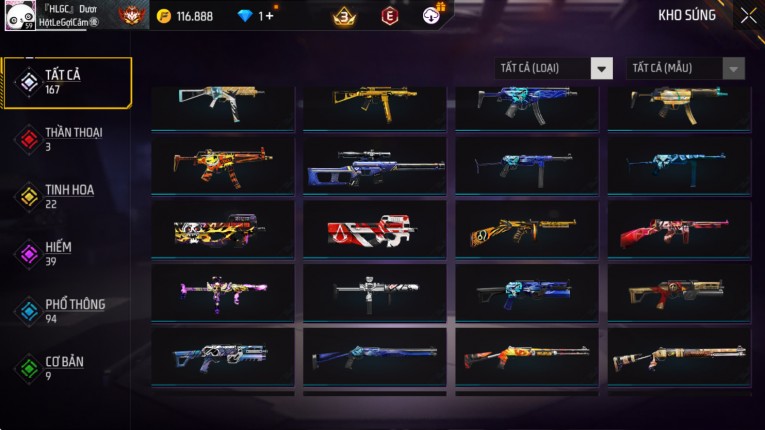The height and width of the screenshot is (430, 765).
Task: Select the red Thompson gun skin
Action: click(x=678, y=232)
